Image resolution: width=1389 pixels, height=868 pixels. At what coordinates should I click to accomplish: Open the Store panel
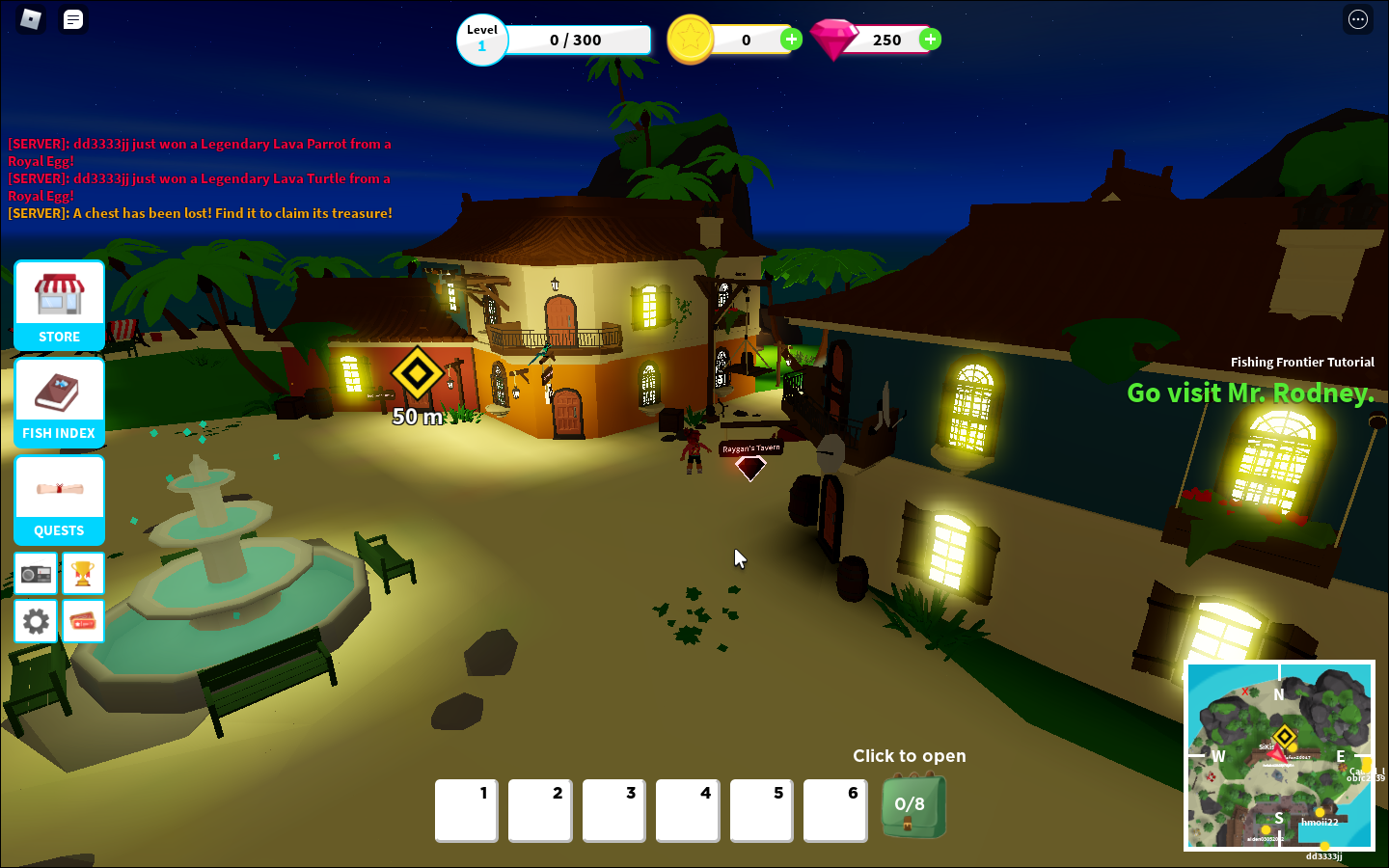(x=59, y=305)
